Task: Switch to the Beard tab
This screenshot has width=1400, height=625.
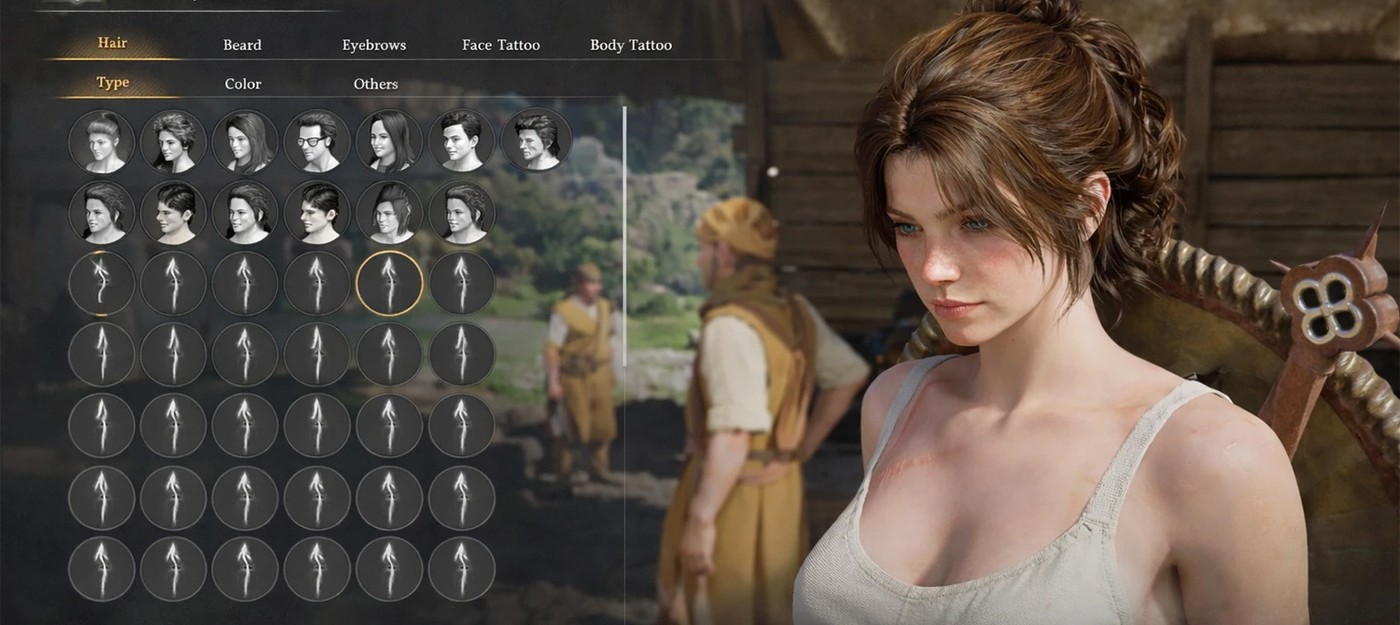Action: pos(242,45)
